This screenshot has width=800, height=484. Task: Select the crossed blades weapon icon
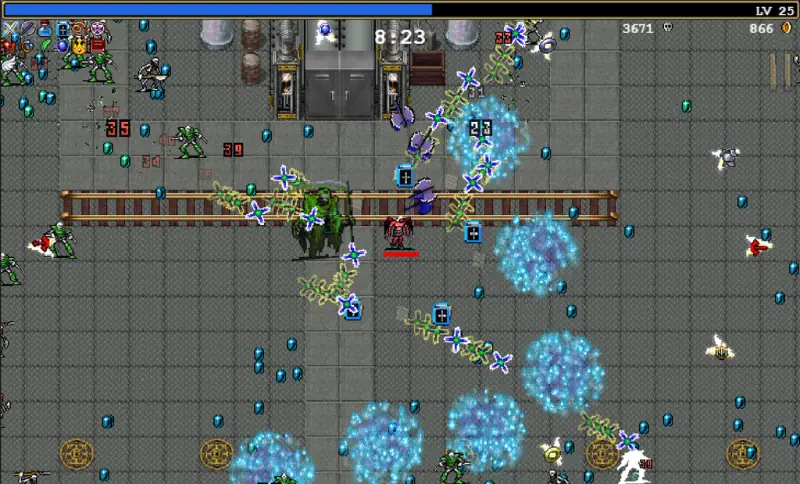click(x=10, y=28)
